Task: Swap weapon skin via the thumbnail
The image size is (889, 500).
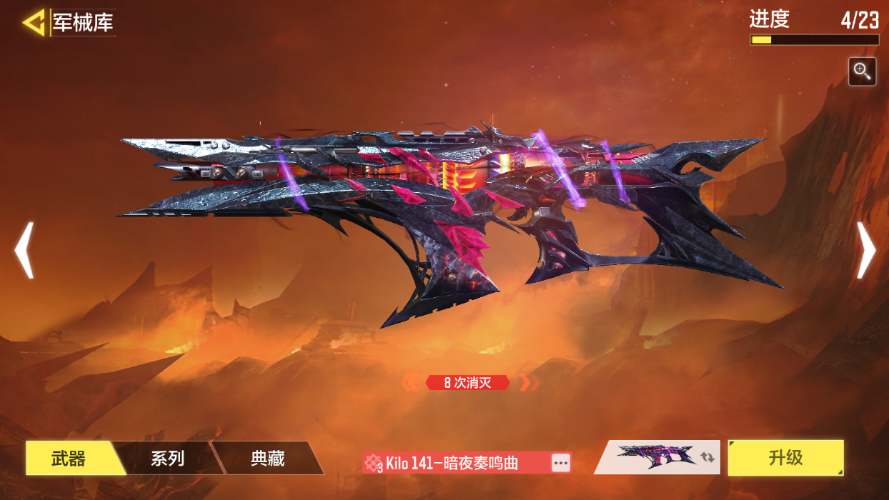Action: click(x=660, y=458)
